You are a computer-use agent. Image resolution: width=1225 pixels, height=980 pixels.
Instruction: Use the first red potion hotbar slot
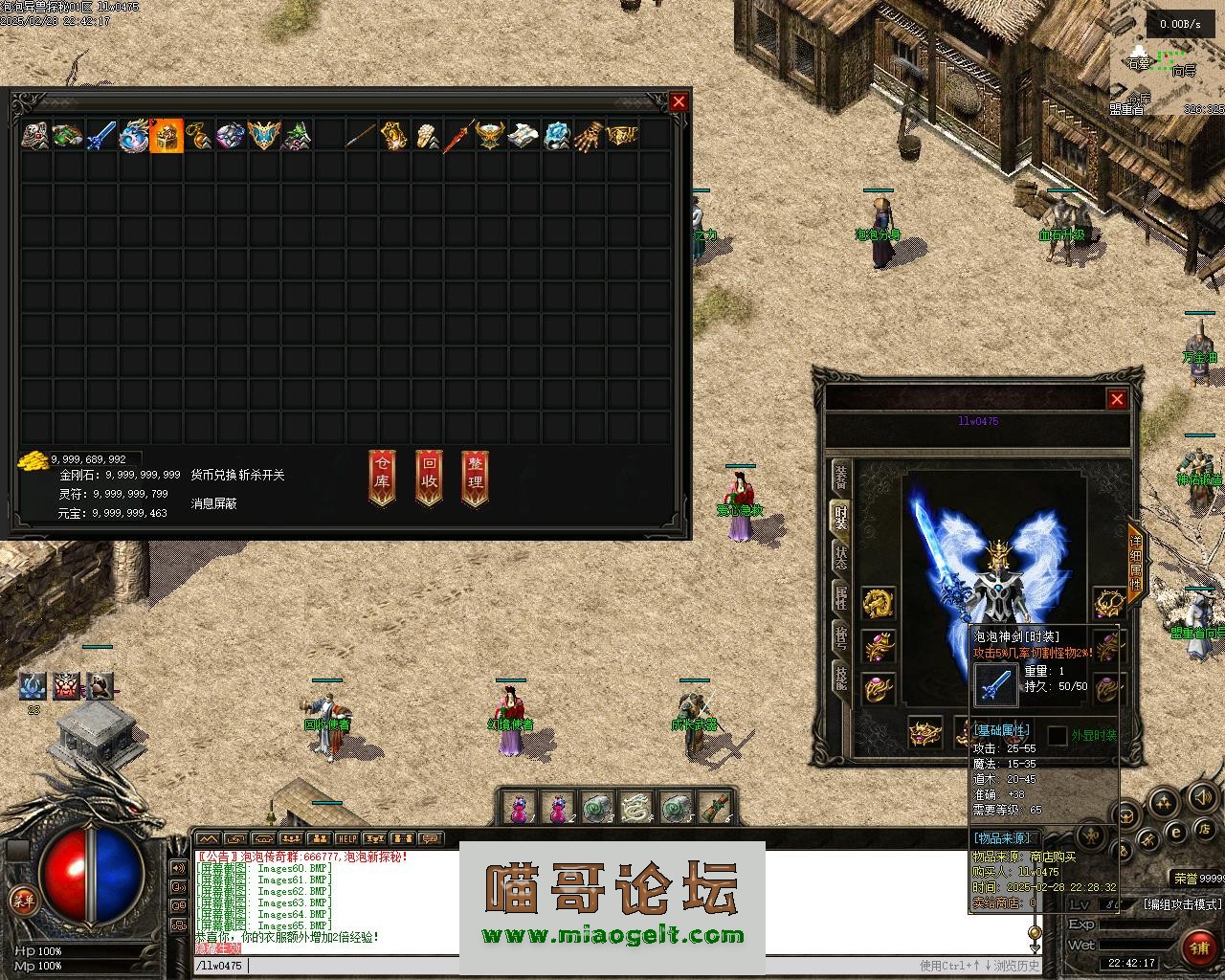tap(519, 809)
